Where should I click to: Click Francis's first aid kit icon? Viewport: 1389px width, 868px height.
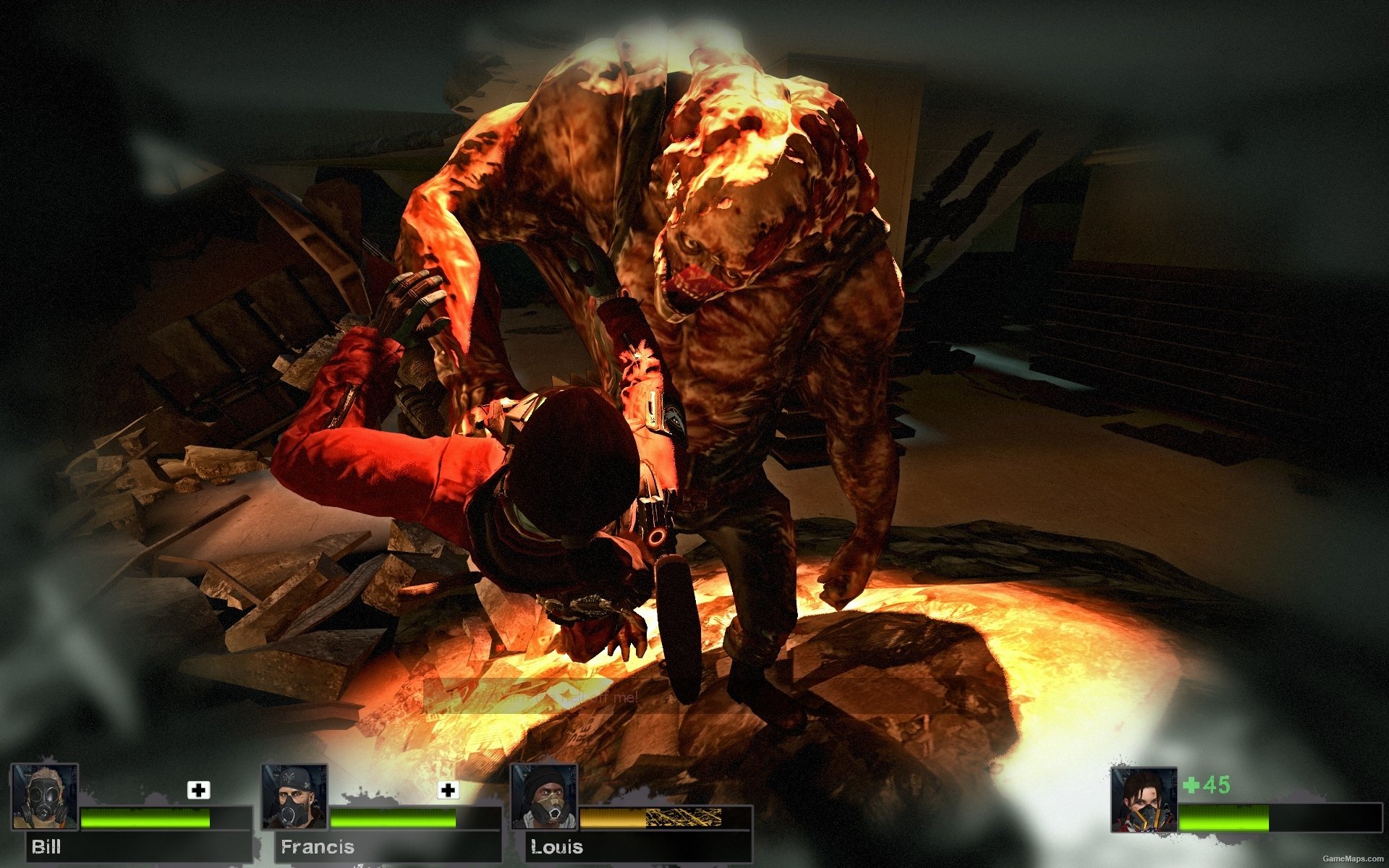coord(448,790)
